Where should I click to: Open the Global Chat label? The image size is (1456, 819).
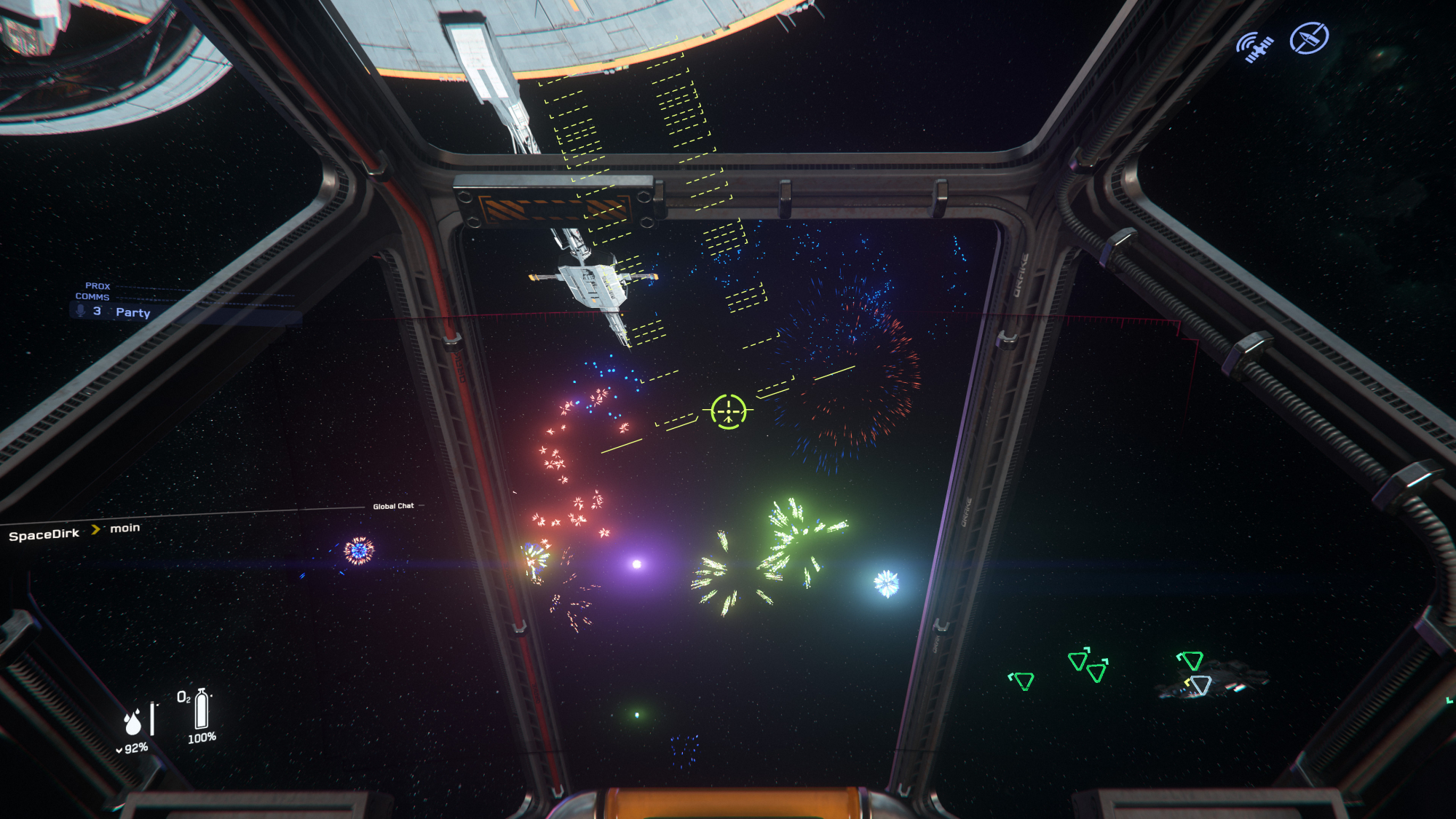pyautogui.click(x=393, y=506)
